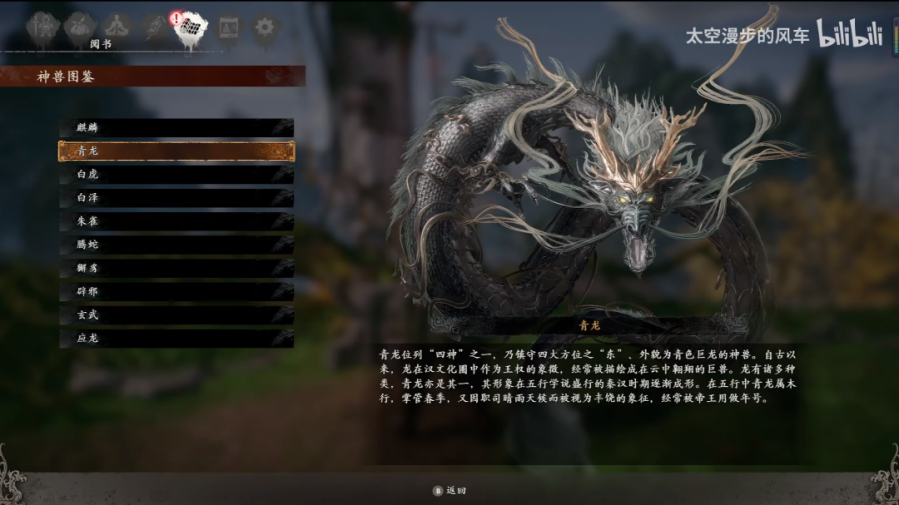Open the 白虎 divine beast entry
Image resolution: width=899 pixels, height=505 pixels.
pyautogui.click(x=176, y=174)
